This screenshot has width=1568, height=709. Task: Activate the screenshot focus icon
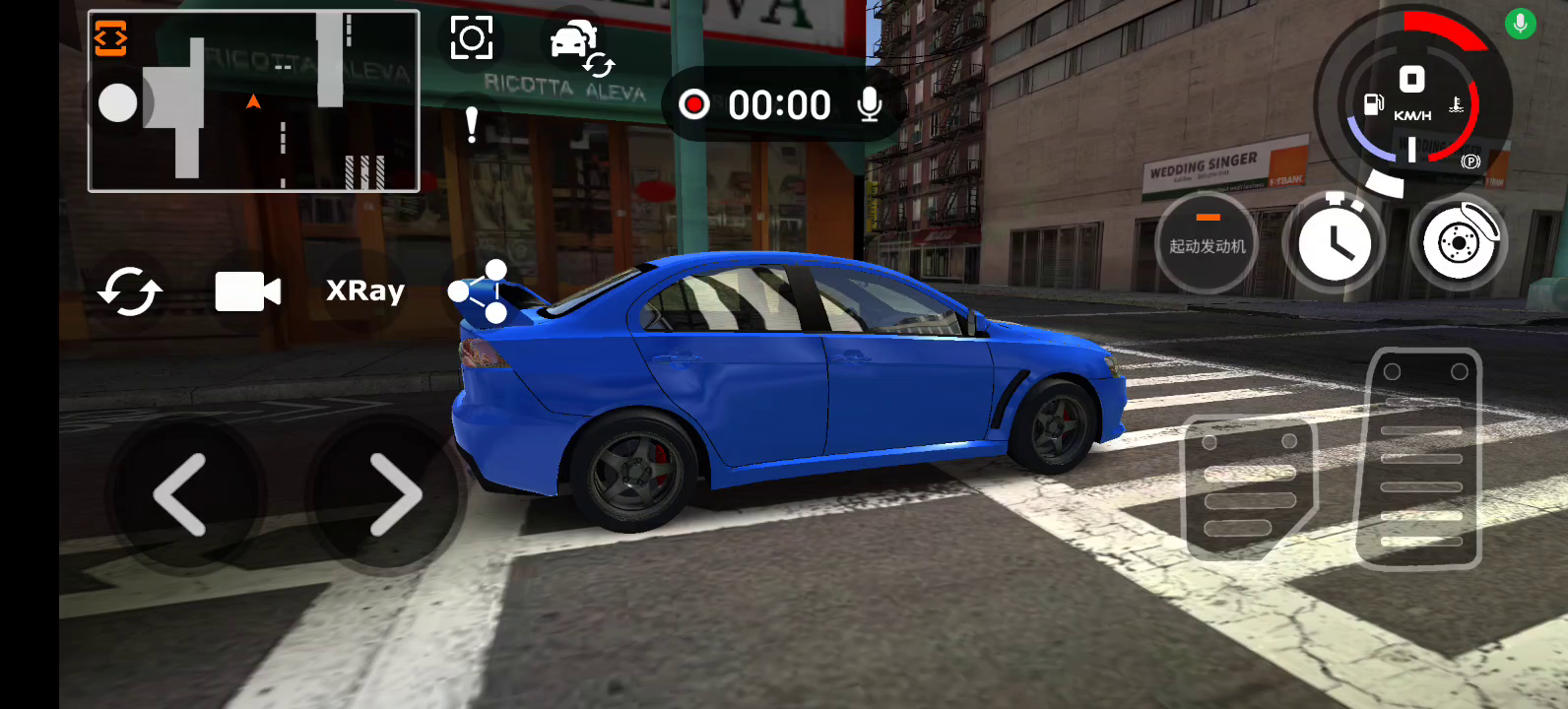pos(471,38)
